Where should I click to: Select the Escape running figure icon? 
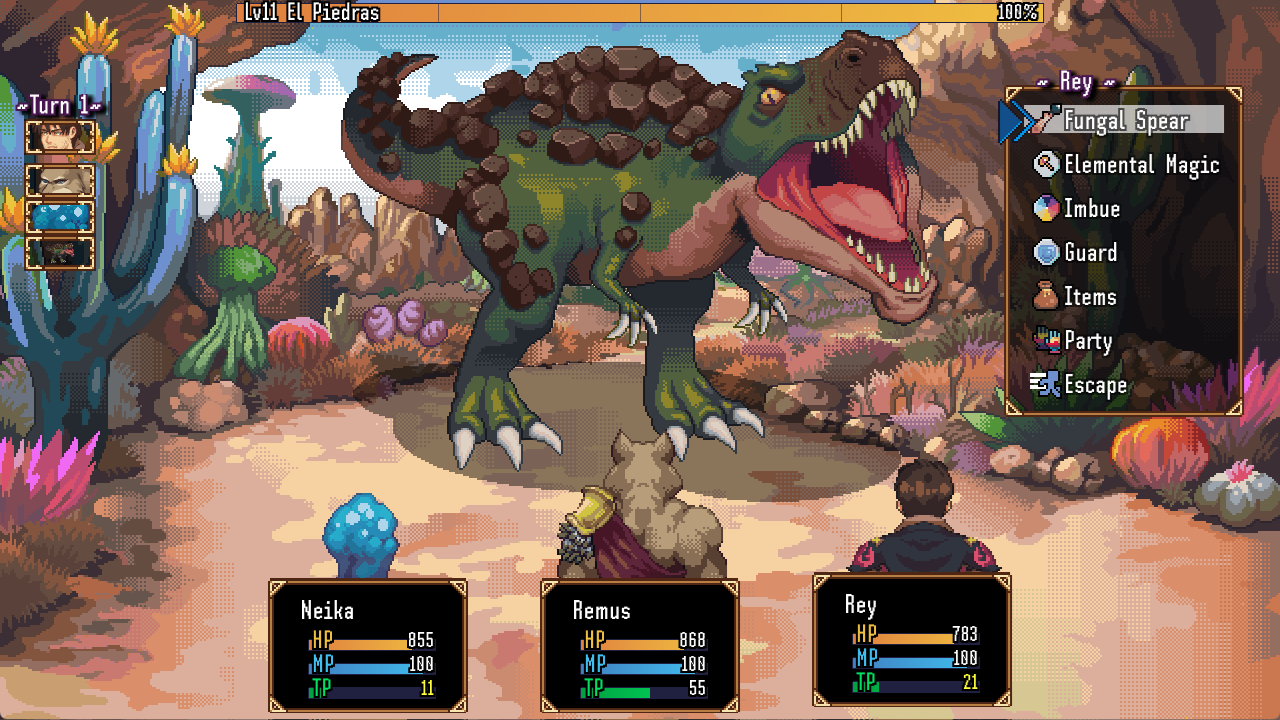coord(1043,385)
